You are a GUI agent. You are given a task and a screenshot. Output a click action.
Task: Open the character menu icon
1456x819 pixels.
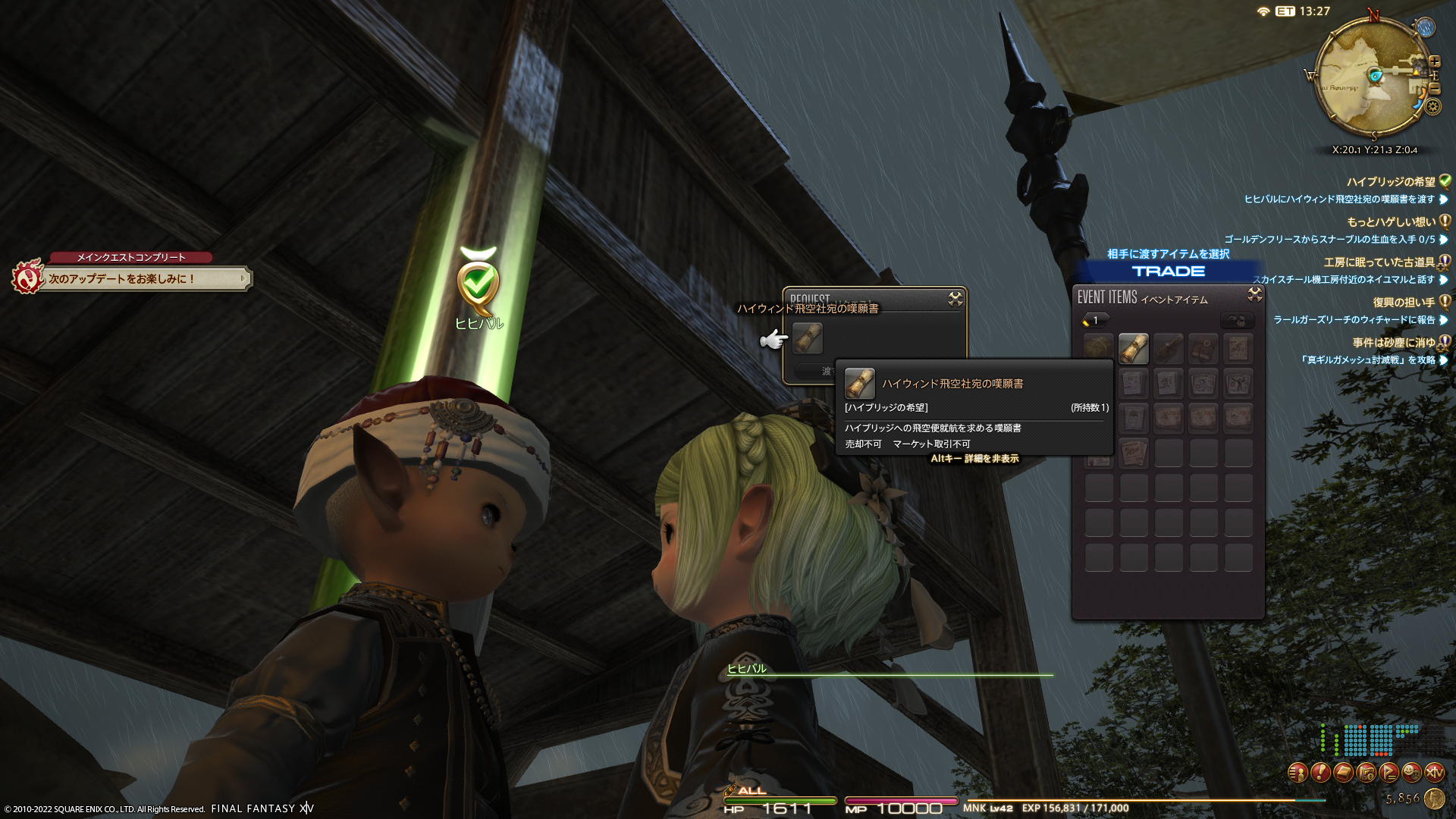(x=1298, y=773)
